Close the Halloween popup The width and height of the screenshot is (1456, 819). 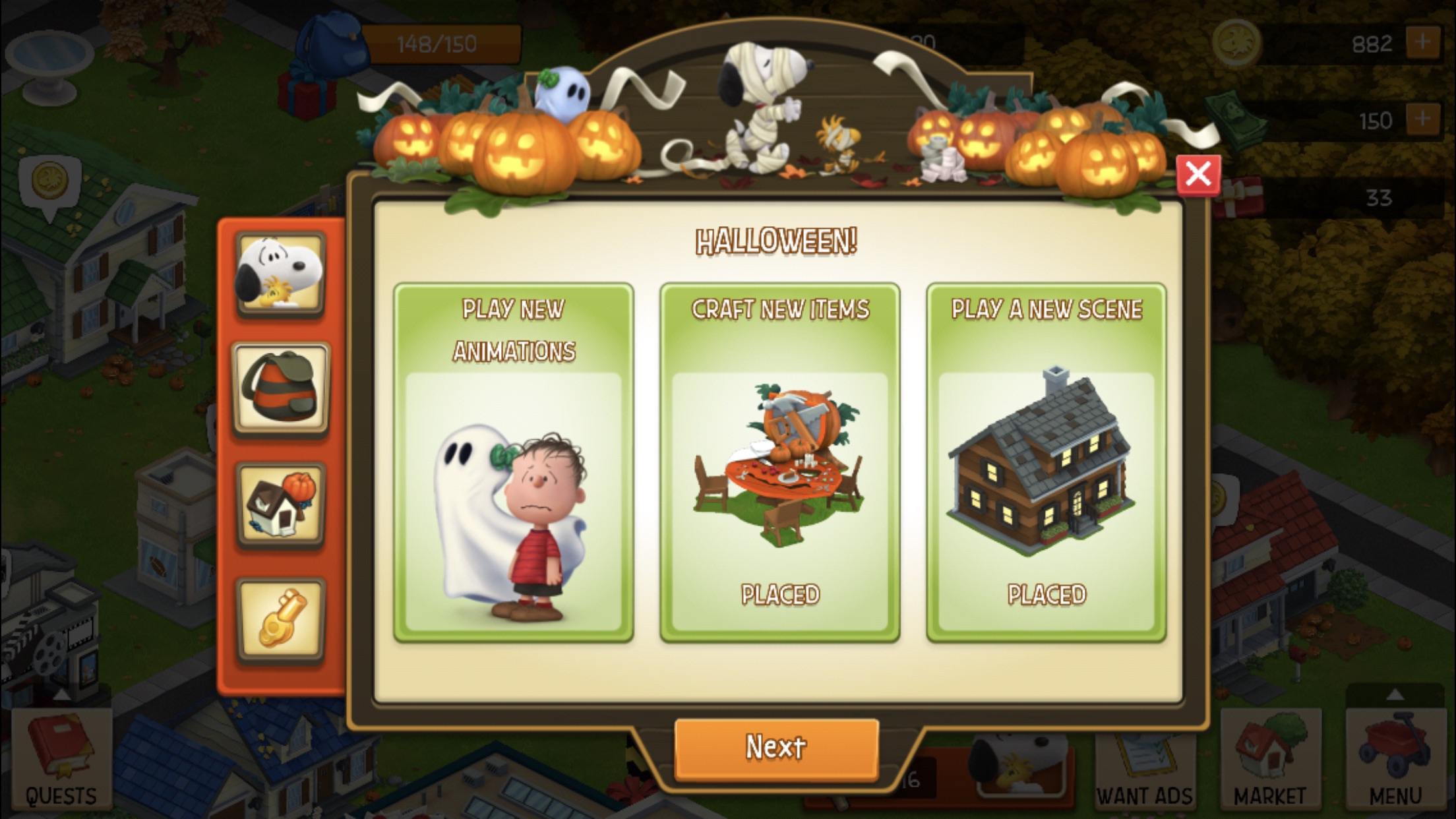tap(1198, 175)
